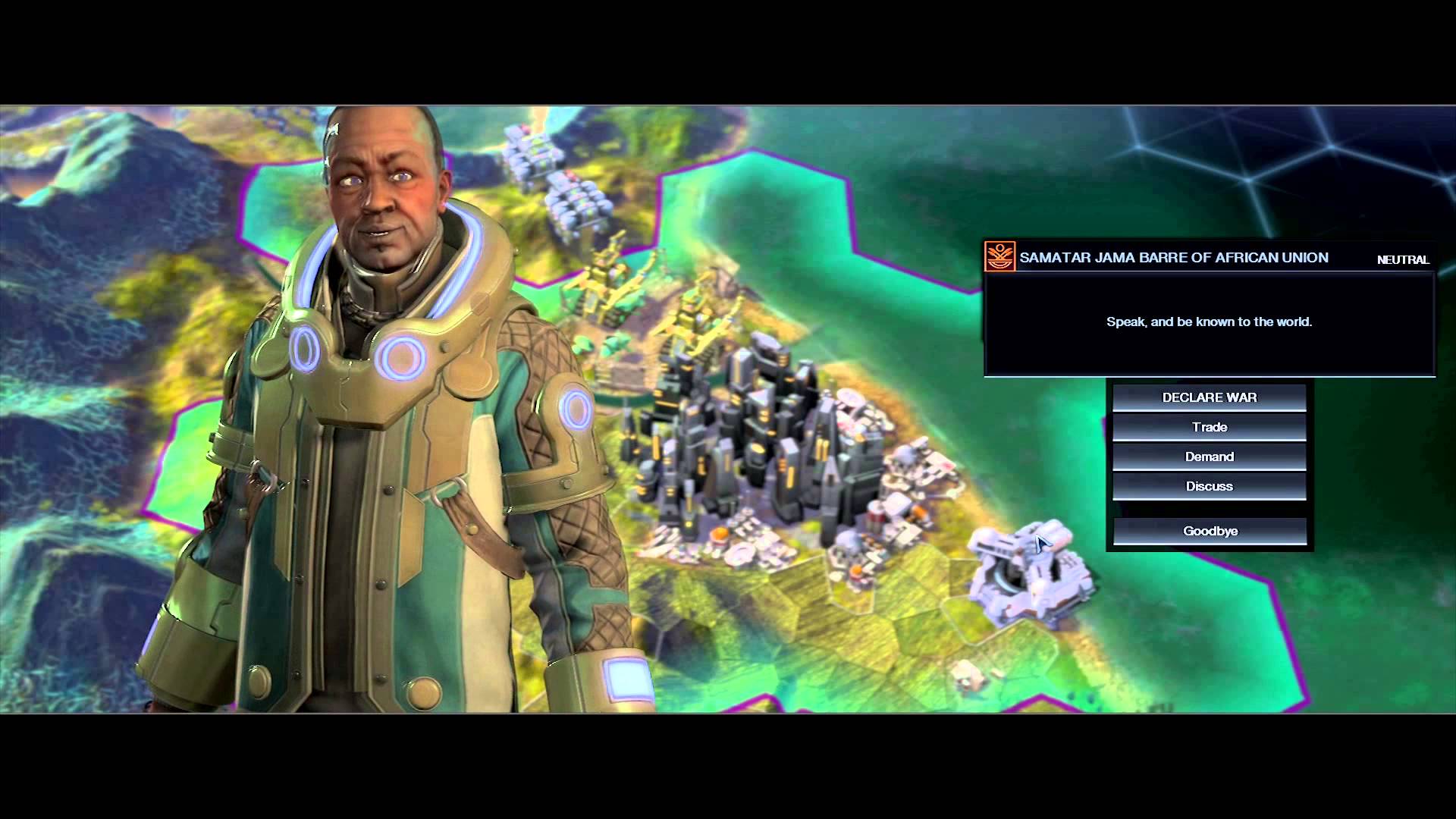The image size is (1456, 819).
Task: Declare war on the African Union
Action: [x=1210, y=397]
